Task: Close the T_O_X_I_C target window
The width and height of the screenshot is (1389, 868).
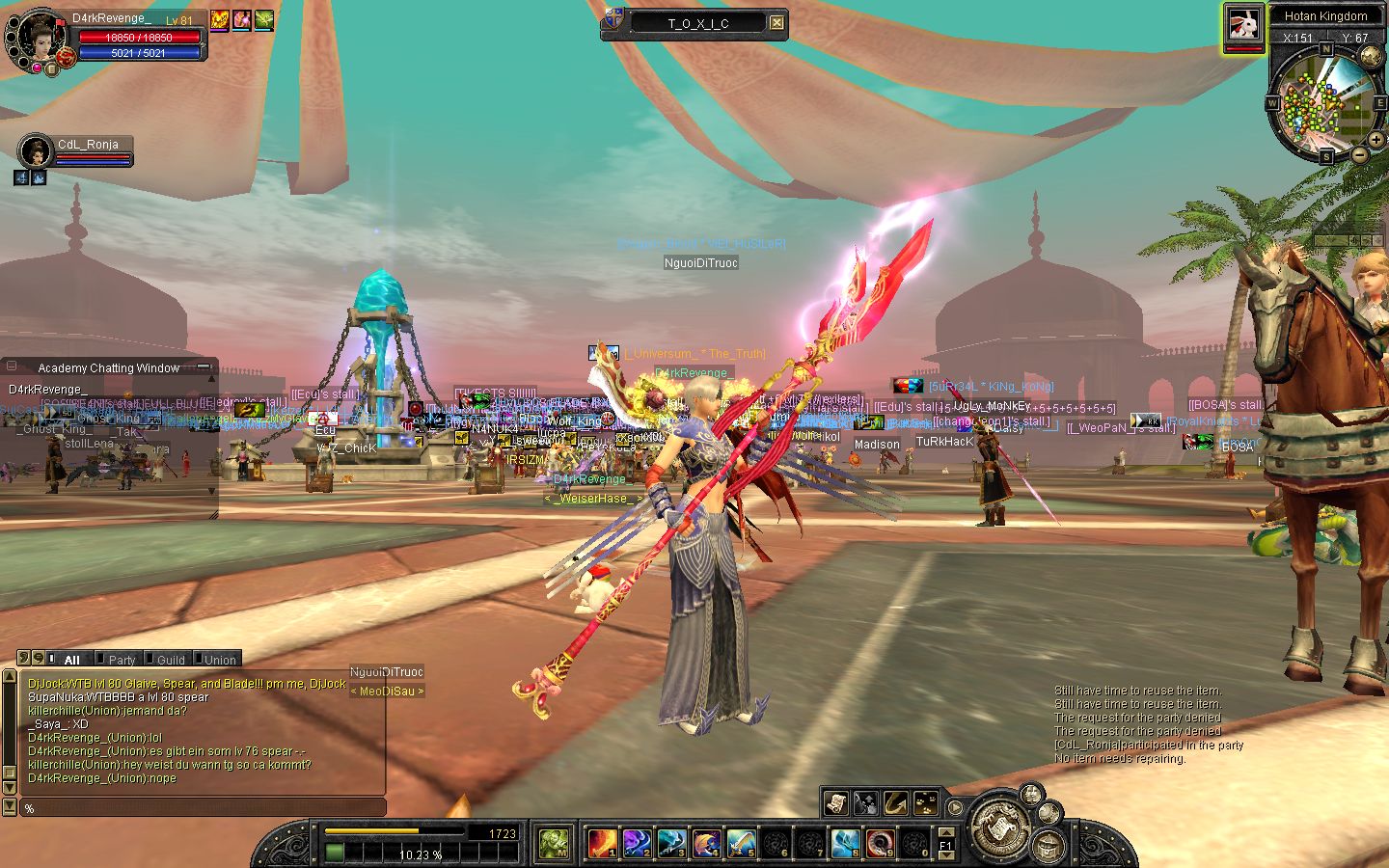Action: (776, 23)
